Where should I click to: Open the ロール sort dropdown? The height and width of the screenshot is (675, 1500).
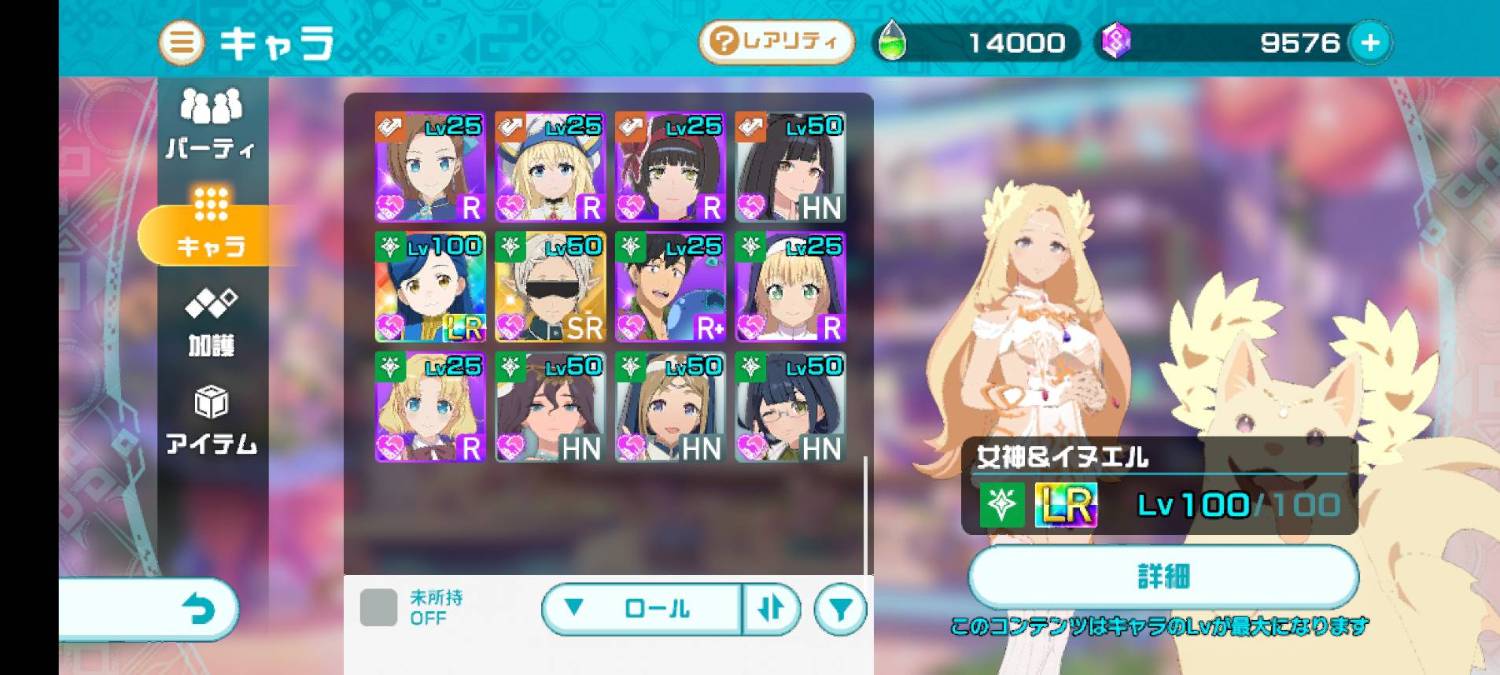tap(642, 608)
